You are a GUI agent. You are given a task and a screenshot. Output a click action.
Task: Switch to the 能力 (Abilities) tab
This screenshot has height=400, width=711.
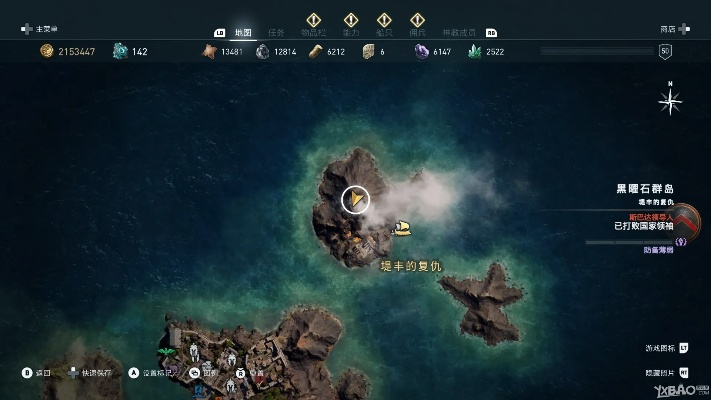click(350, 32)
